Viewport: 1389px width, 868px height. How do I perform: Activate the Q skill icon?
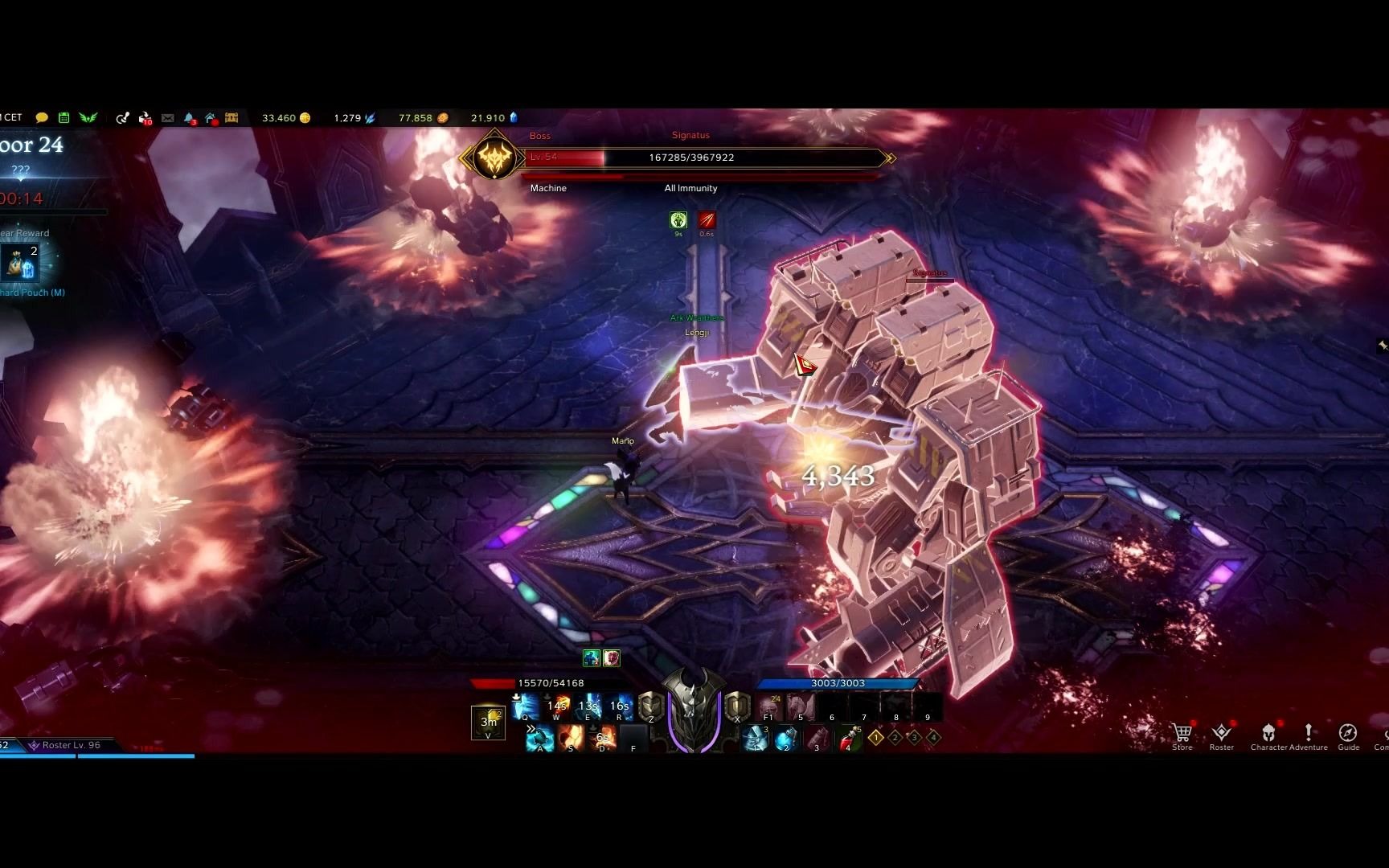point(525,707)
